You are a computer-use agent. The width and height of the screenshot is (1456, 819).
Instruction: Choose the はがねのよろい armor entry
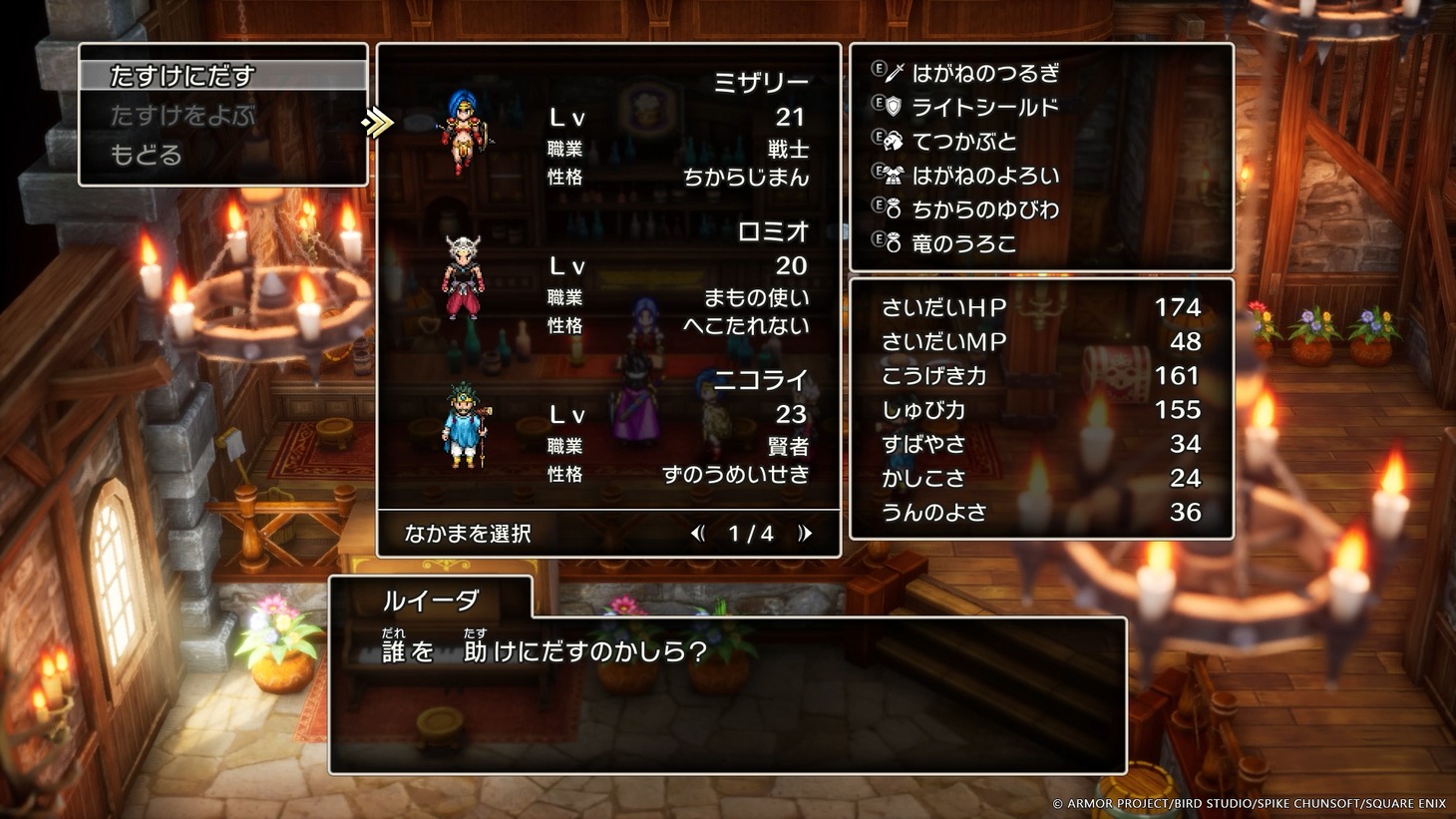click(985, 176)
